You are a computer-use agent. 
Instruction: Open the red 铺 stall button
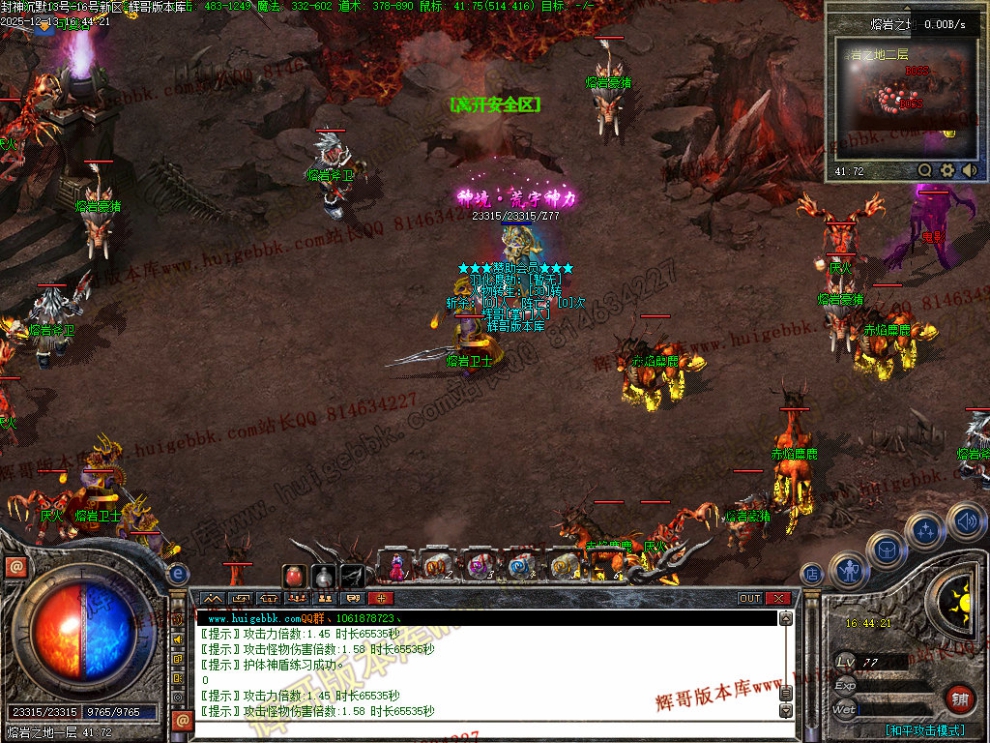[x=959, y=698]
